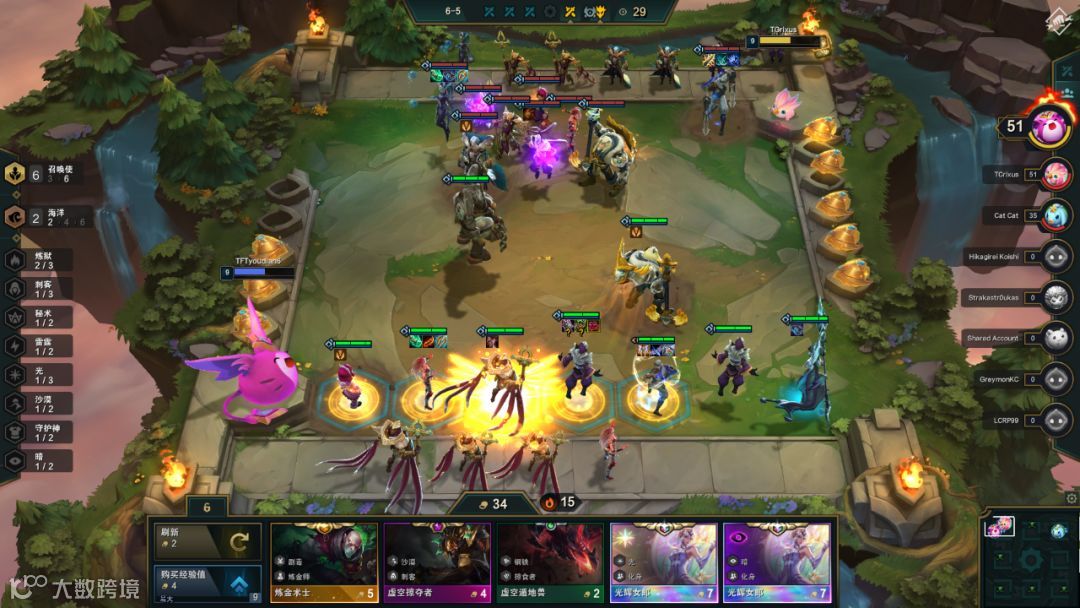Select GreymonKC in the player list
The width and height of the screenshot is (1080, 608).
point(1056,379)
